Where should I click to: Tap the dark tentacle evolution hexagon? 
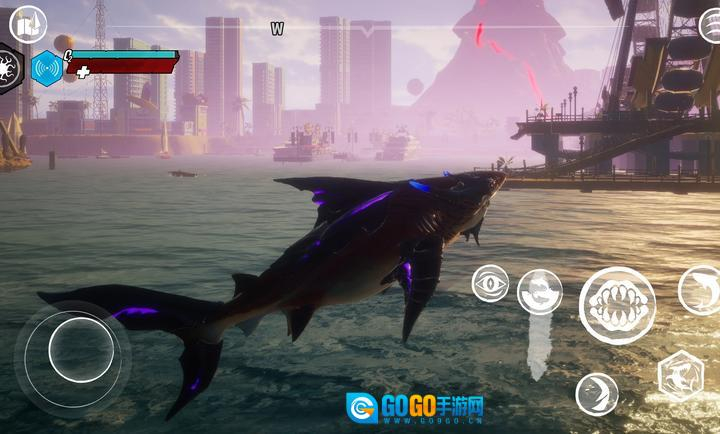[9, 69]
